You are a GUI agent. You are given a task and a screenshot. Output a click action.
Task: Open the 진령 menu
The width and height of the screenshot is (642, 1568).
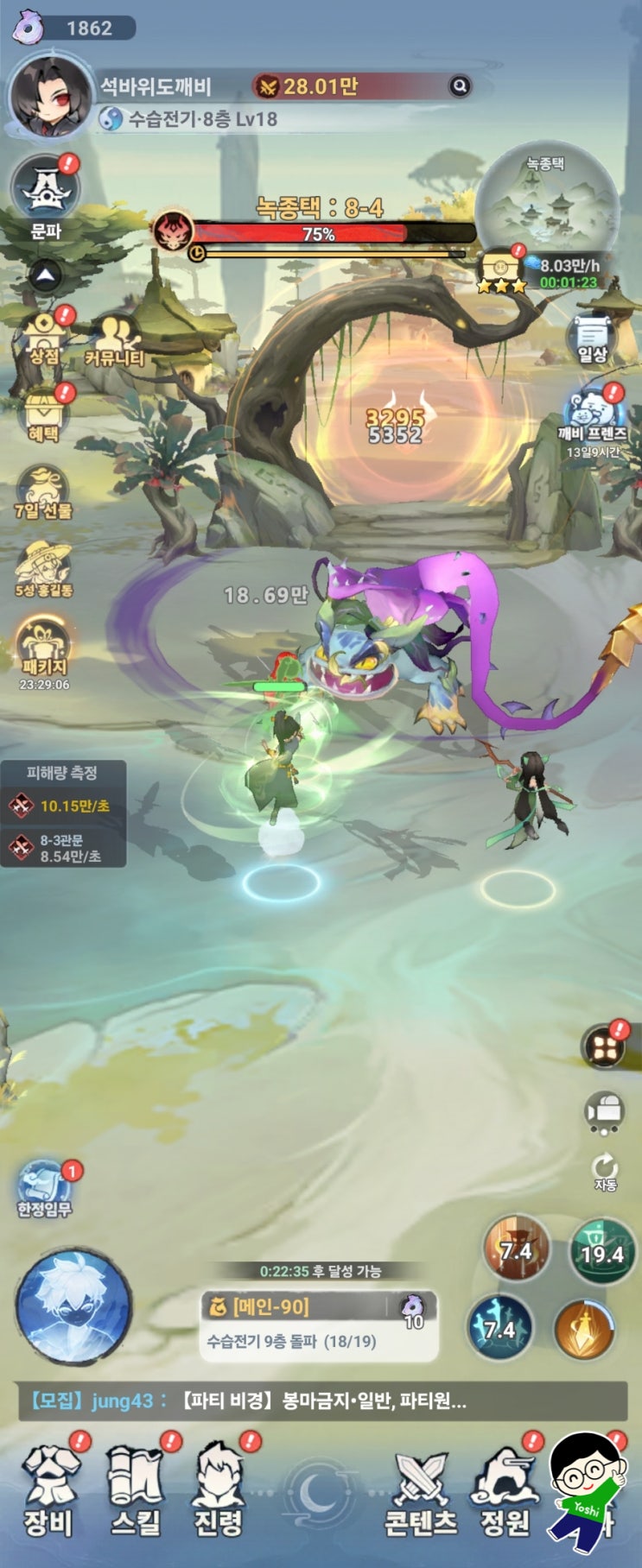coord(218,1488)
